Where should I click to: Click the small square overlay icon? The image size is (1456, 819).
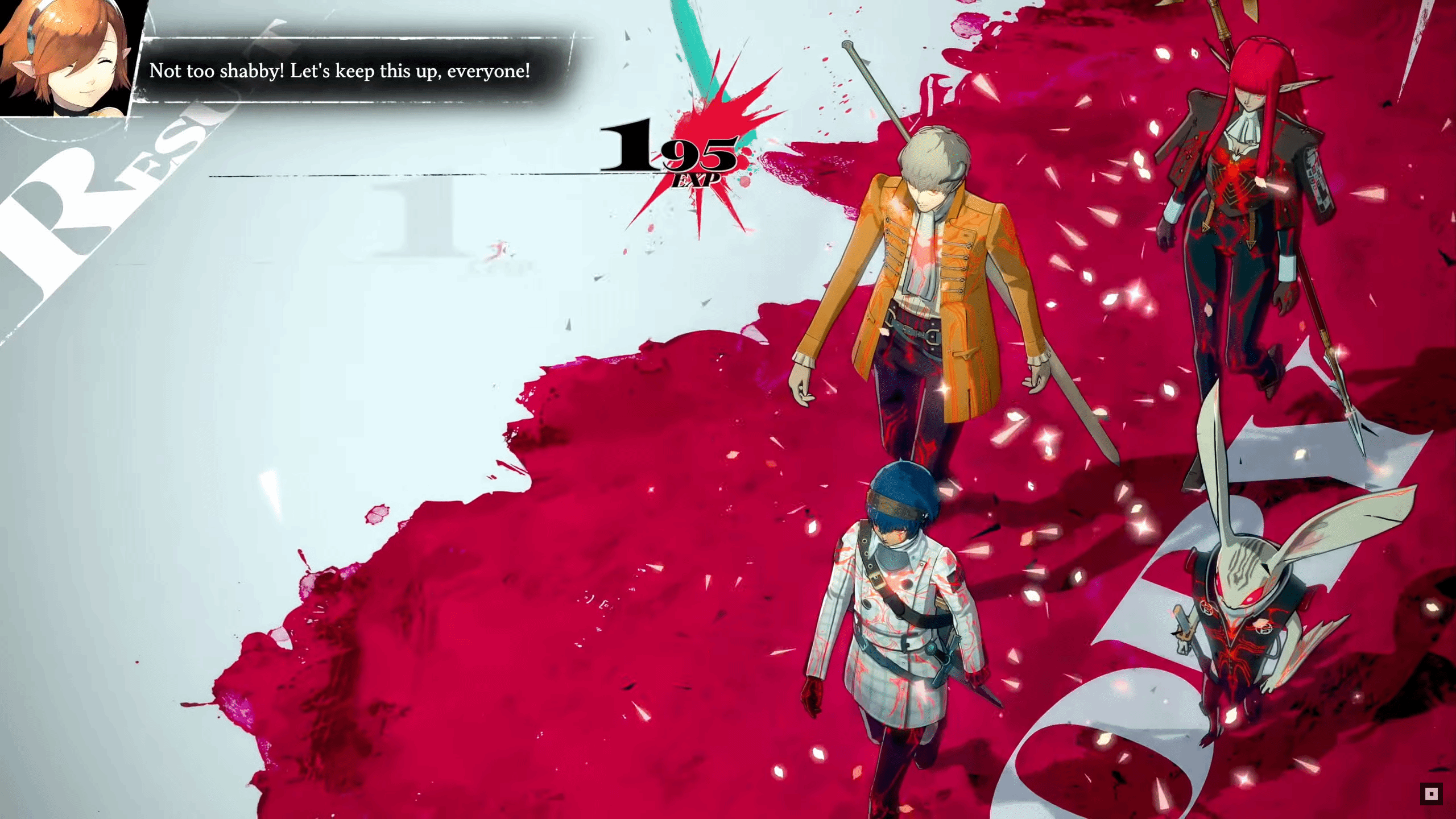(x=1431, y=794)
